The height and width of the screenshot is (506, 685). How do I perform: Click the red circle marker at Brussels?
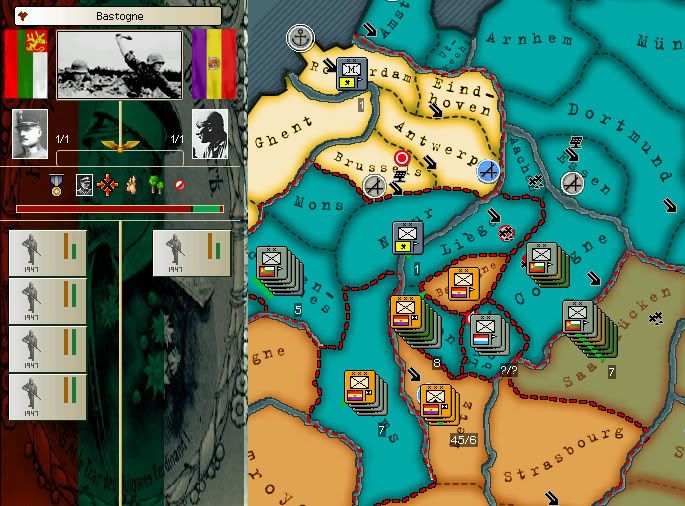tap(402, 158)
